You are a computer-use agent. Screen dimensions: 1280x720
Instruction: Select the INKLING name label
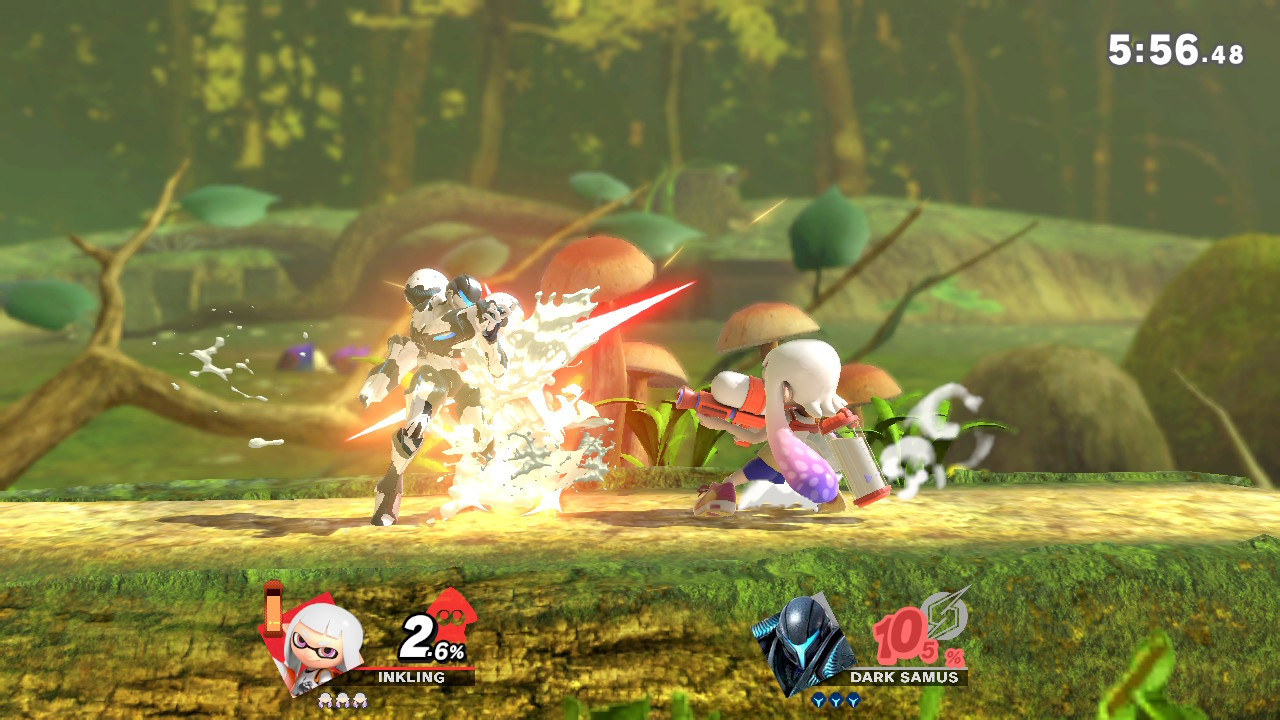click(x=411, y=676)
